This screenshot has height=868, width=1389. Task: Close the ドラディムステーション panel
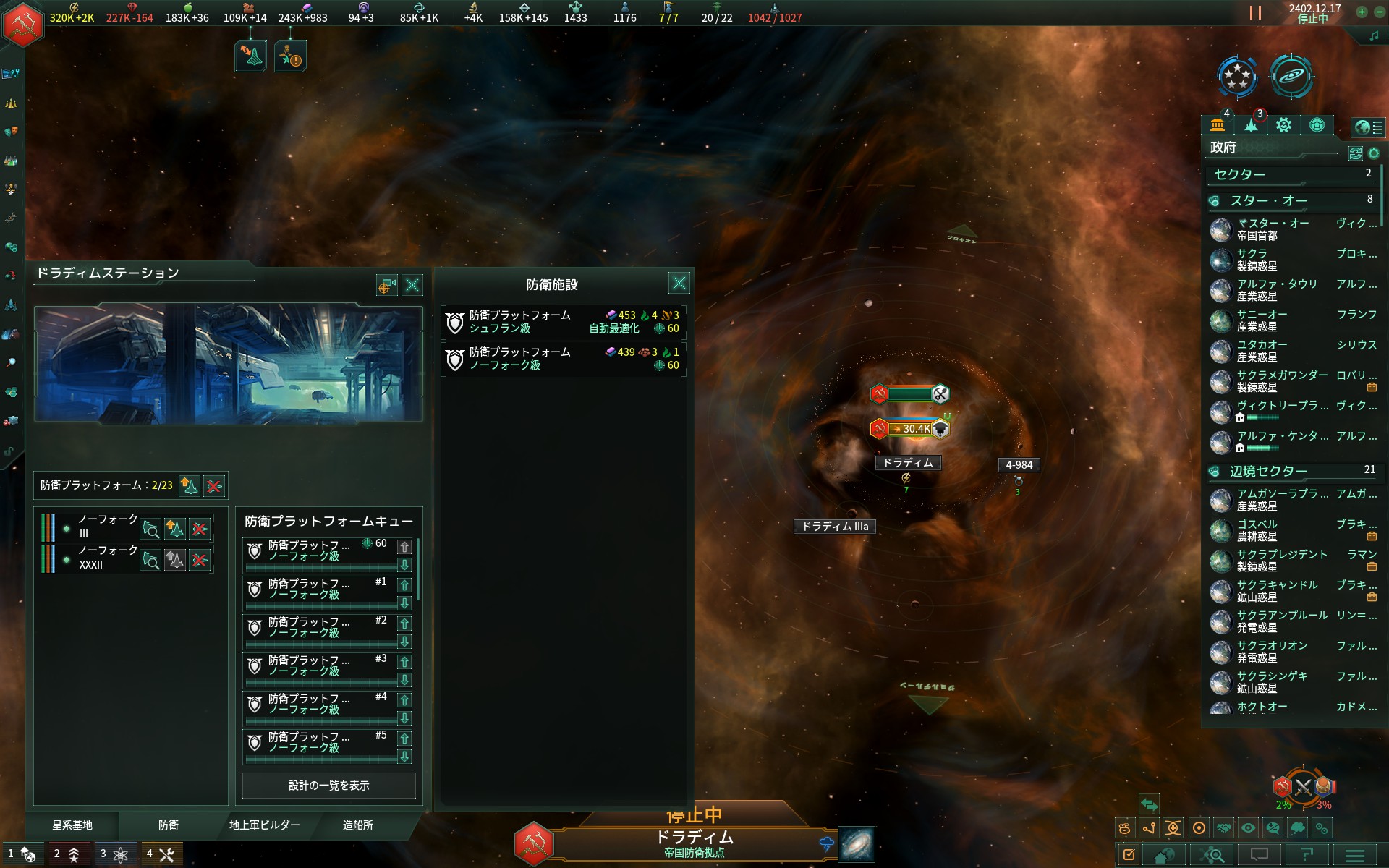pyautogui.click(x=412, y=285)
